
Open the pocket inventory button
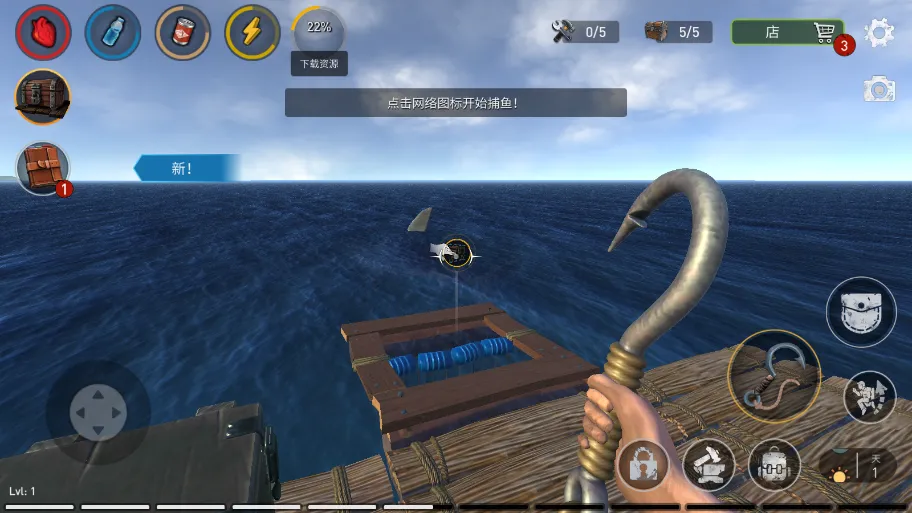(860, 312)
